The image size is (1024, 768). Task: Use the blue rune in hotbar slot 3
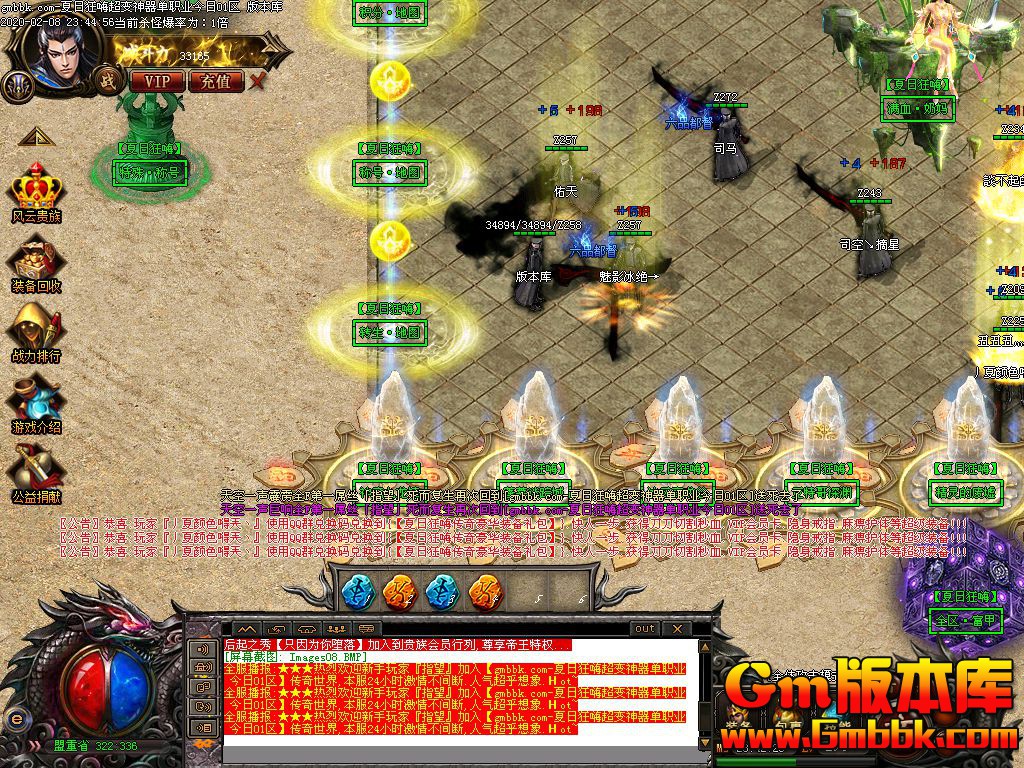coord(442,591)
